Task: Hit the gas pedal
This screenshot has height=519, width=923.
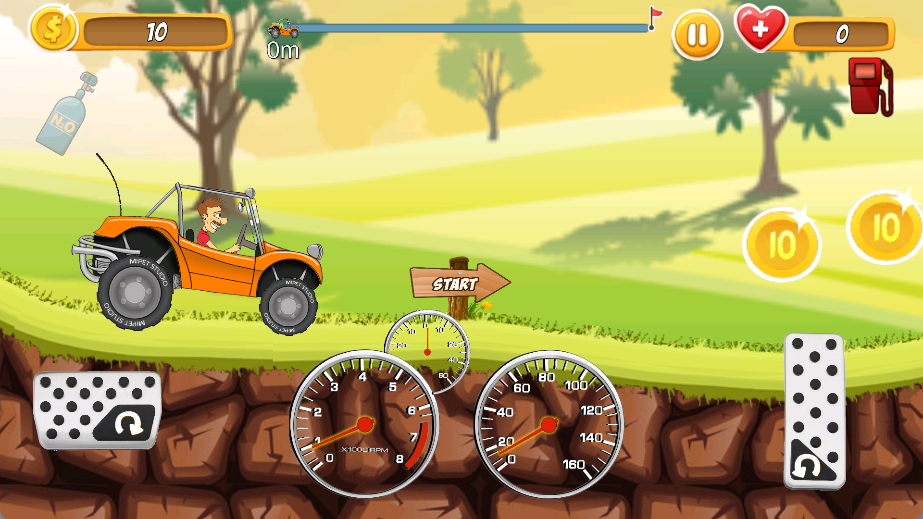Action: point(814,410)
